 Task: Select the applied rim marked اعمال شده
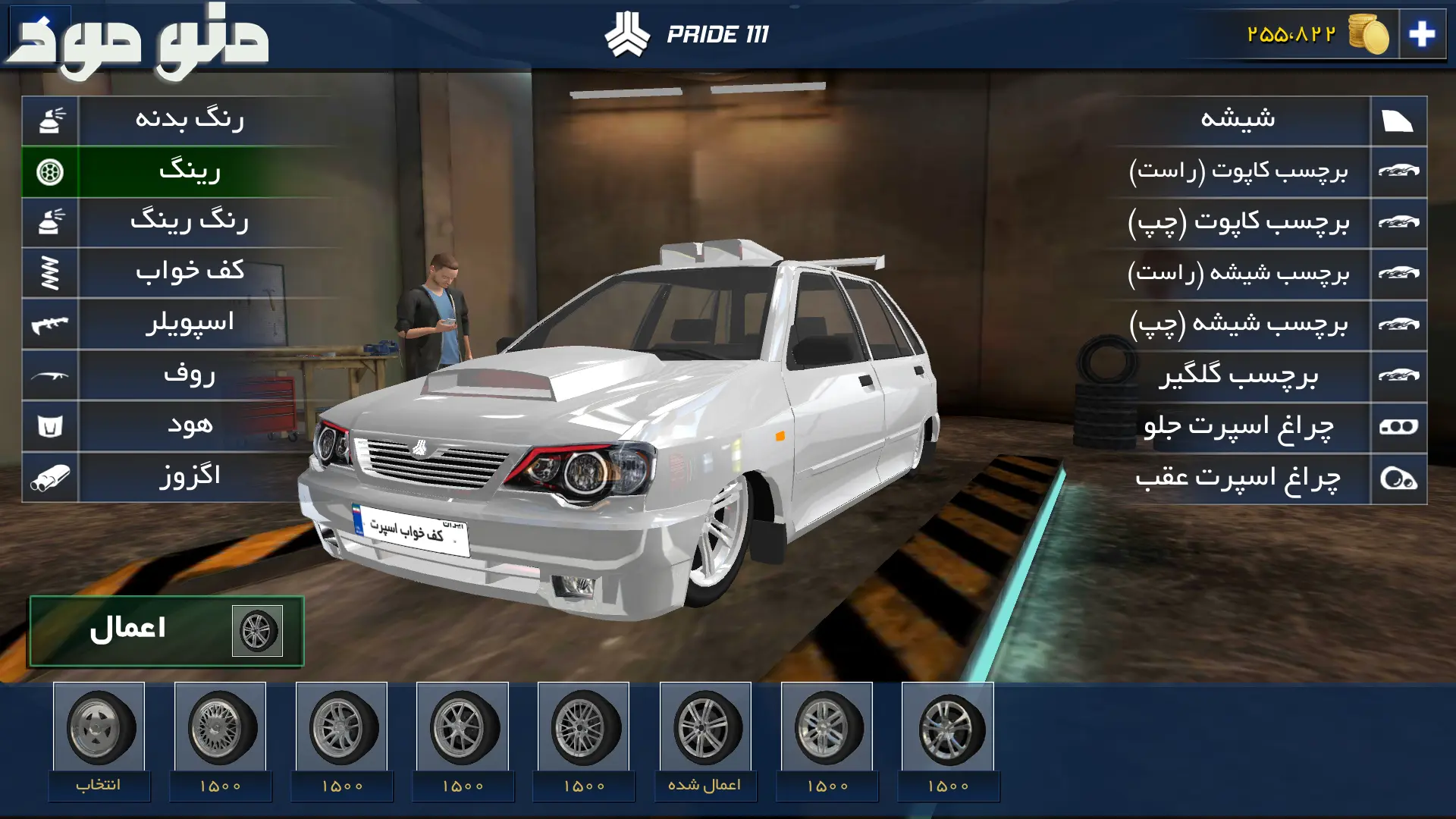coord(705,739)
